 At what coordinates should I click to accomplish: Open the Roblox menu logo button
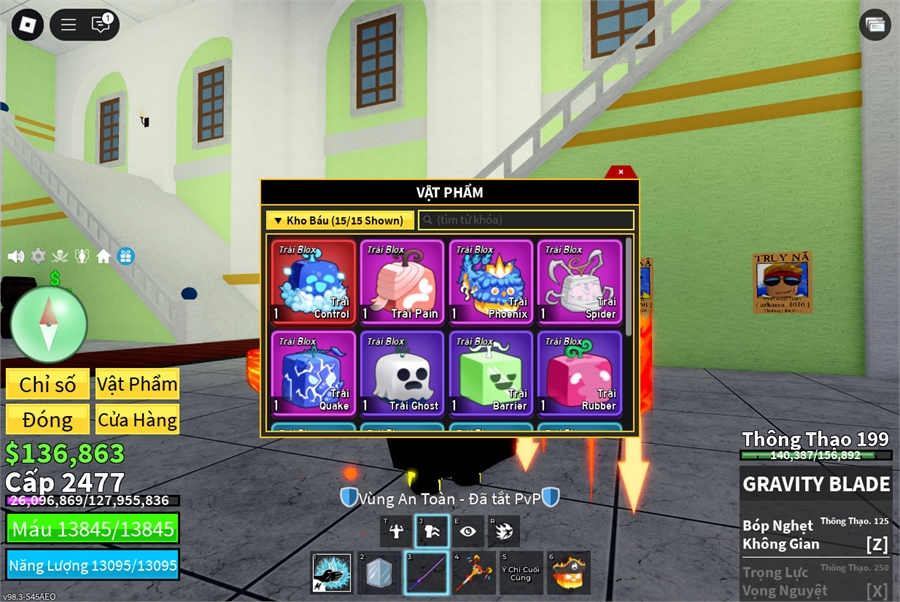tap(27, 25)
